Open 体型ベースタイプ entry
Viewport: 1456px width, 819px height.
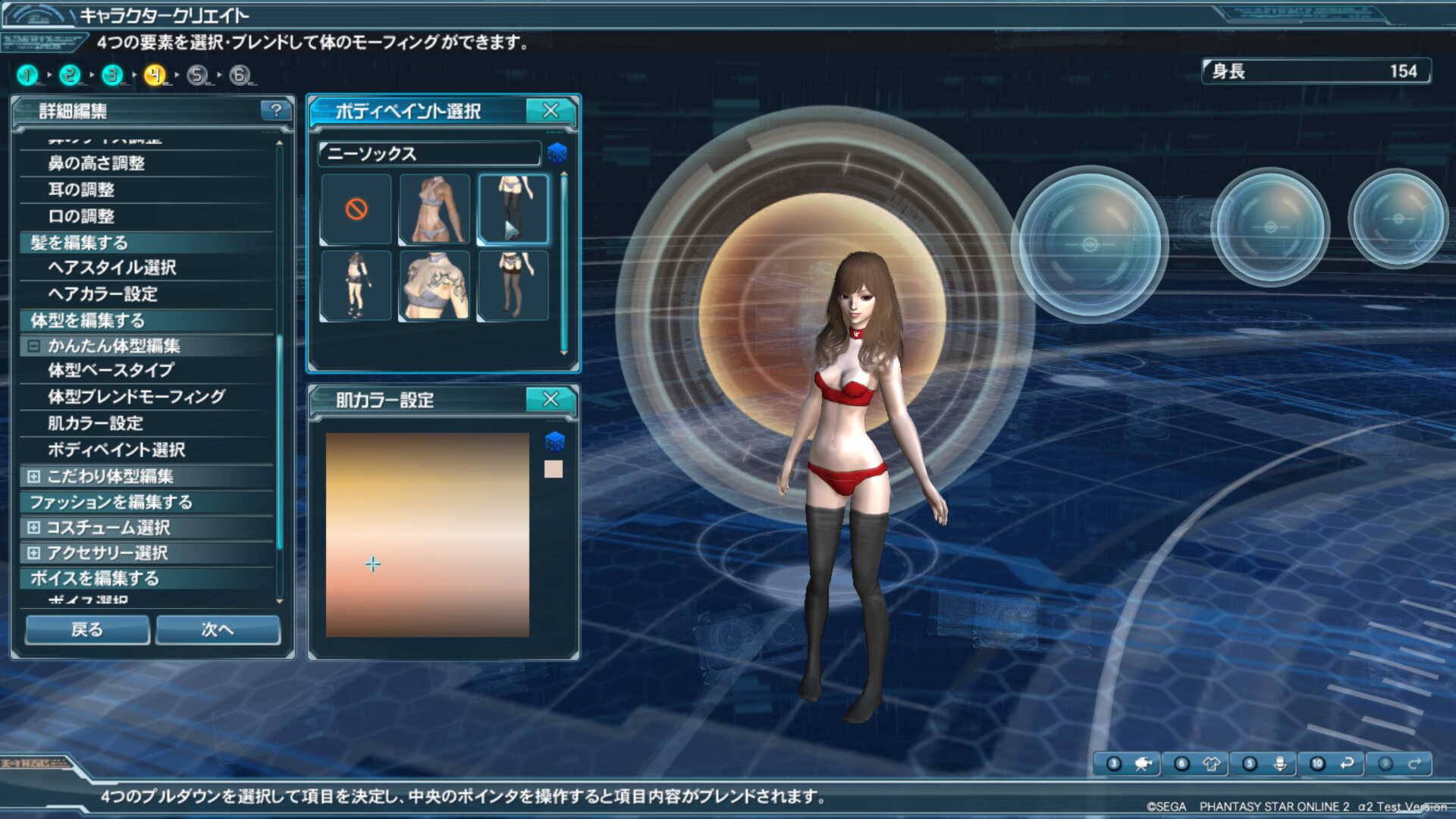tap(111, 371)
